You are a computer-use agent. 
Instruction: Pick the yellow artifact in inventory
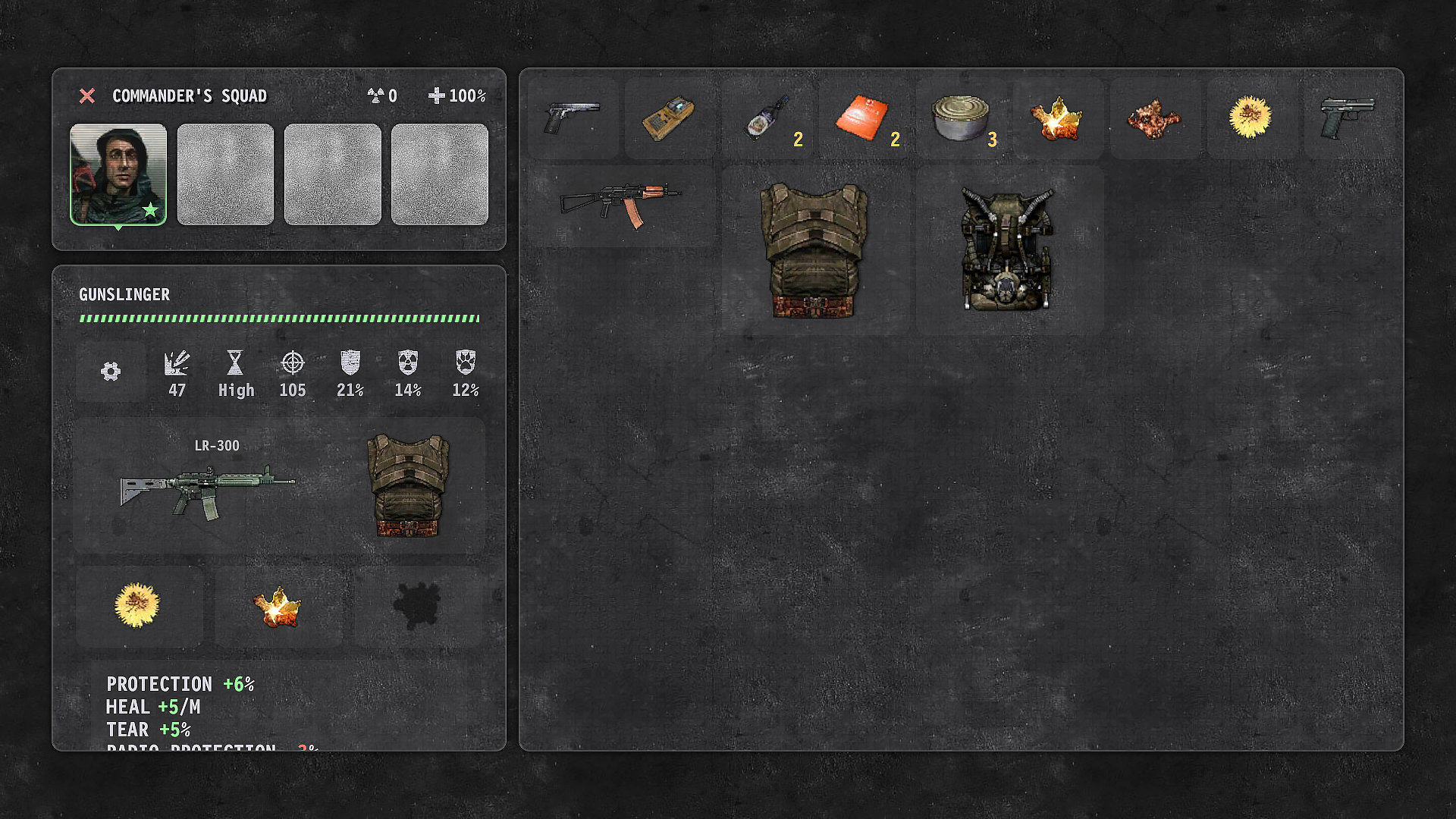pos(1252,118)
